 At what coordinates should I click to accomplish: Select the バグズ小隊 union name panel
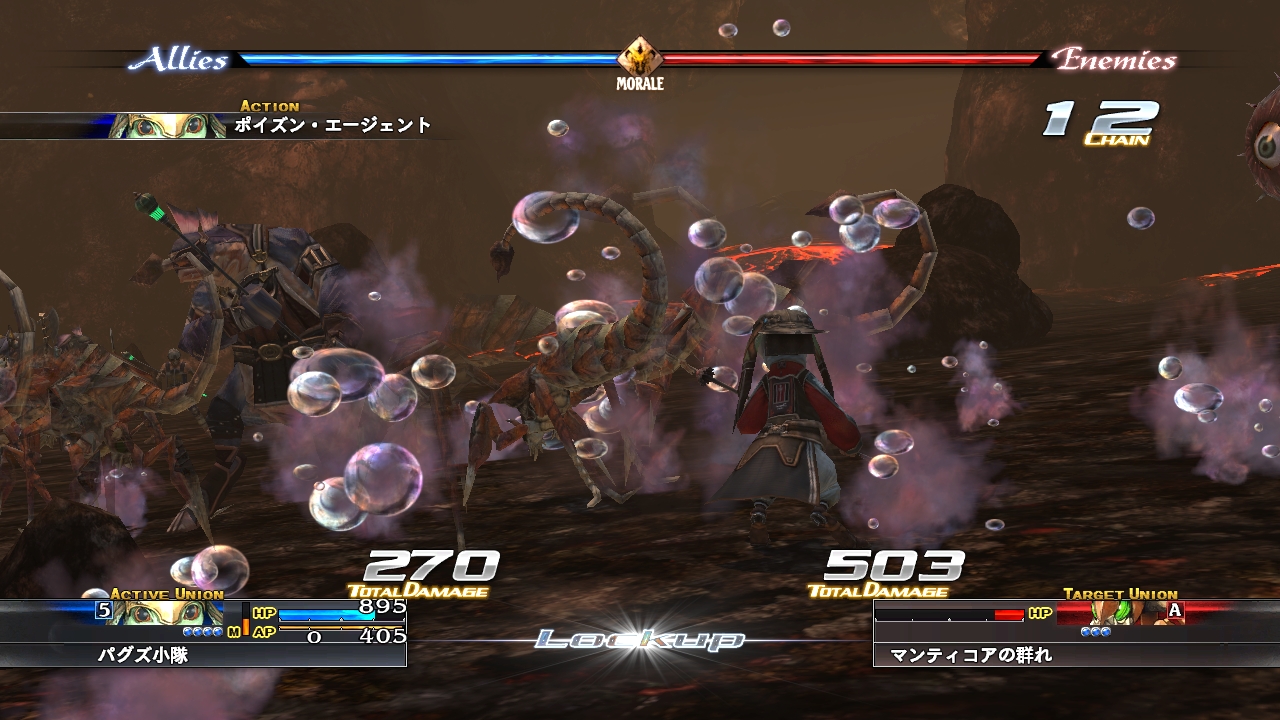[x=203, y=656]
